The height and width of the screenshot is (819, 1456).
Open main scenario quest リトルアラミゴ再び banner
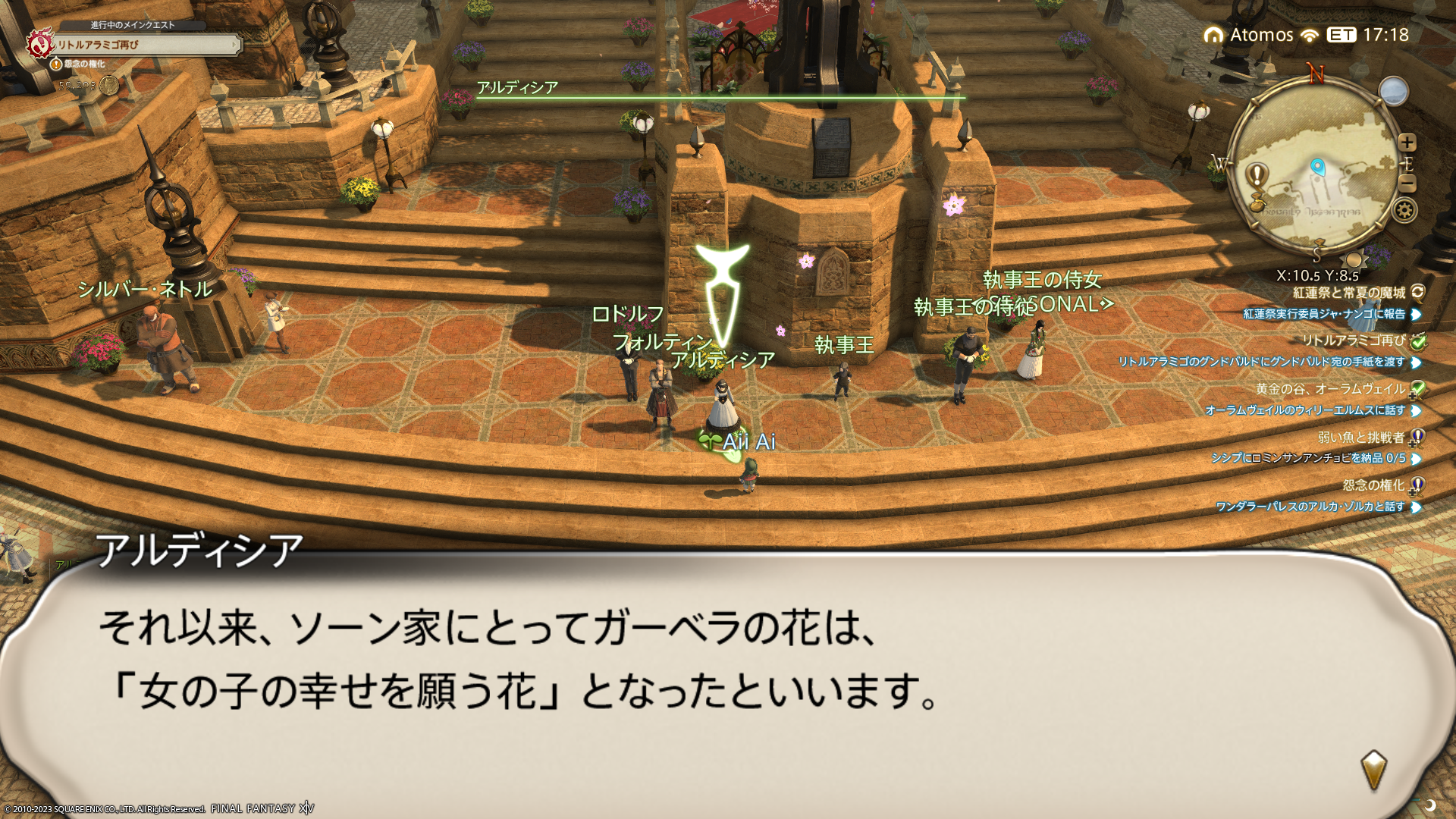[x=144, y=45]
